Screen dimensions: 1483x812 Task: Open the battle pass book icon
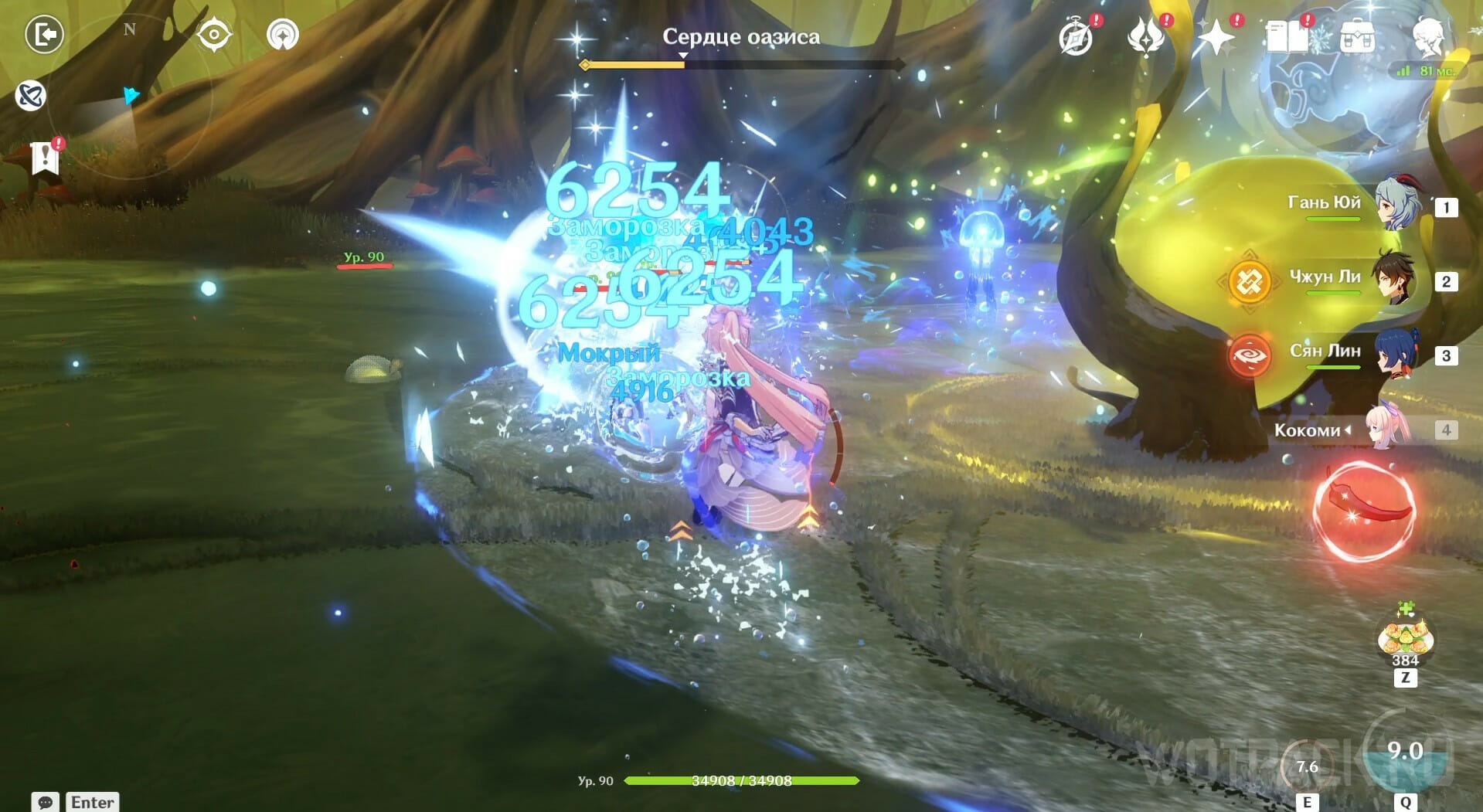tap(1287, 37)
